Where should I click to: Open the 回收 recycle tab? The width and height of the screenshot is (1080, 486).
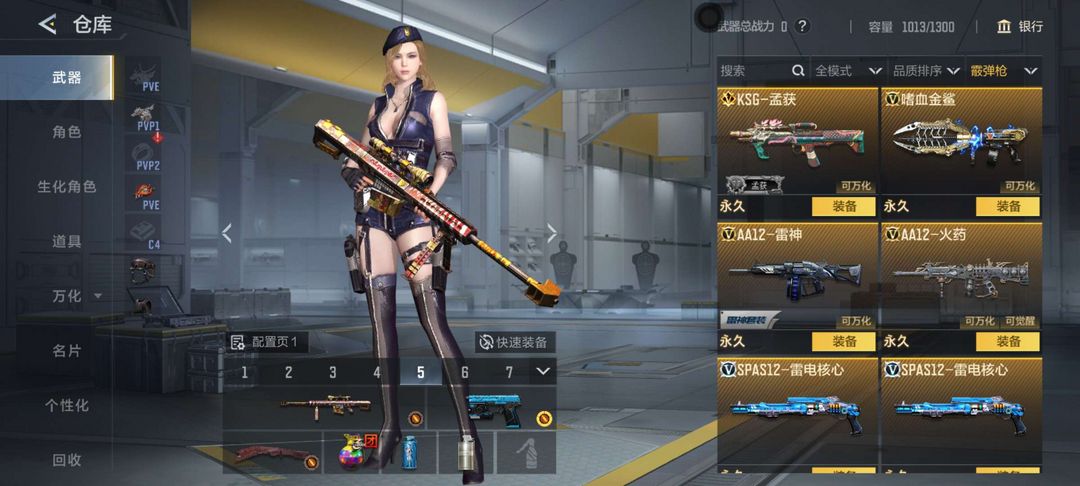point(66,460)
